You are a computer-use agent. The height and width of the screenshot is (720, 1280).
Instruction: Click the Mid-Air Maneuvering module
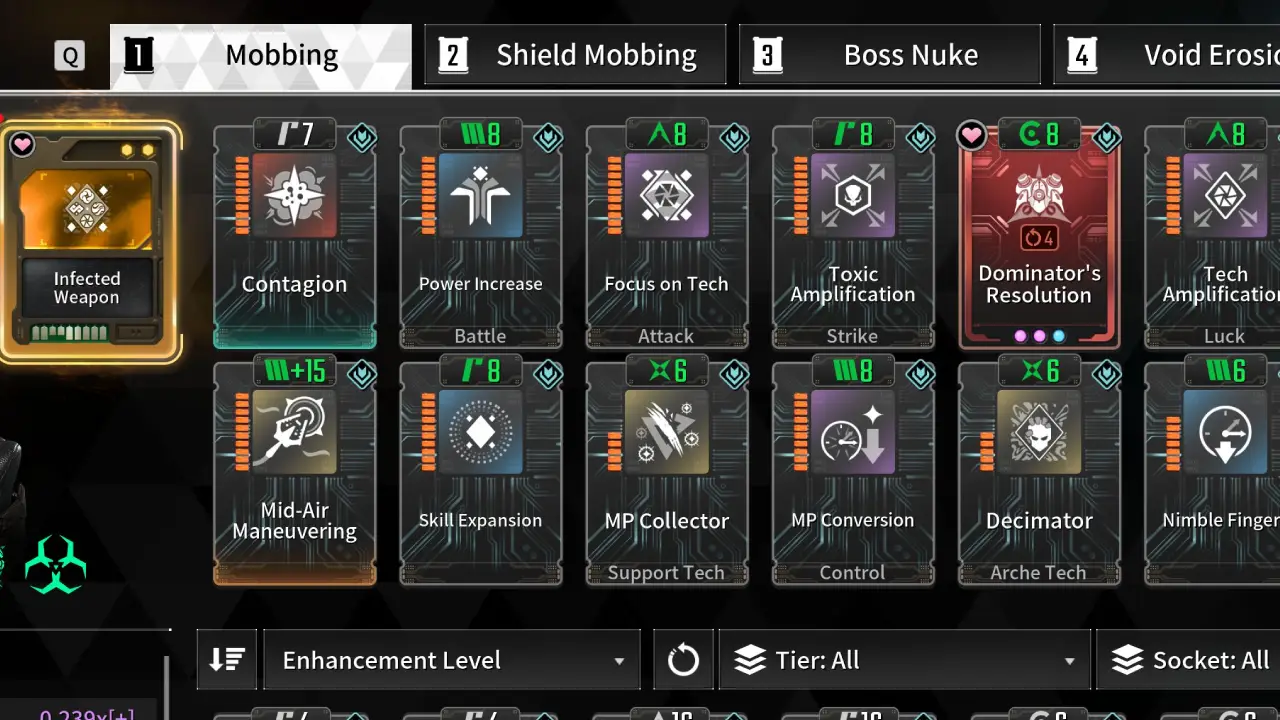294,474
